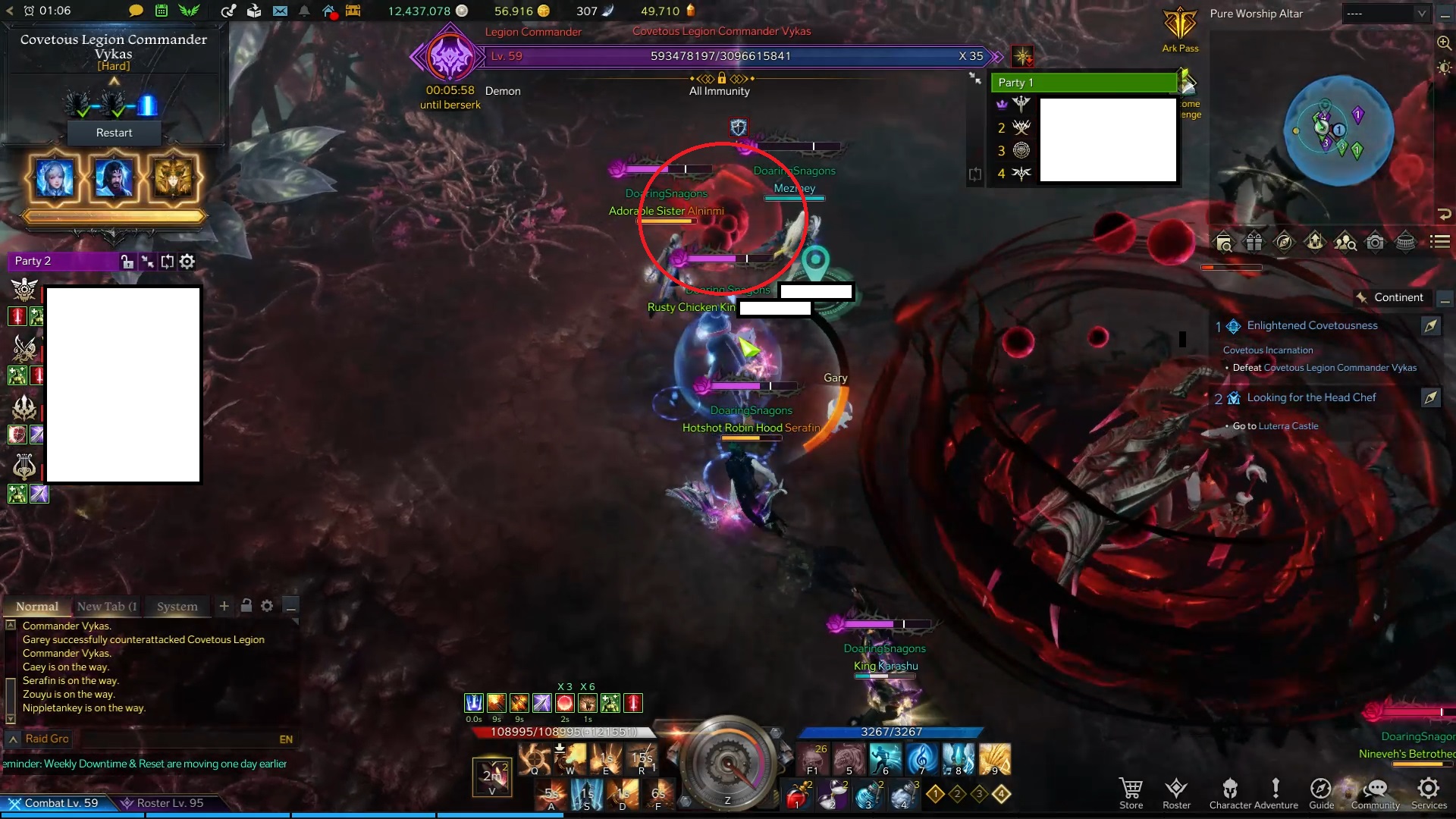The image size is (1456, 819).
Task: Click the compass icon under the minimap
Action: coord(1284,241)
